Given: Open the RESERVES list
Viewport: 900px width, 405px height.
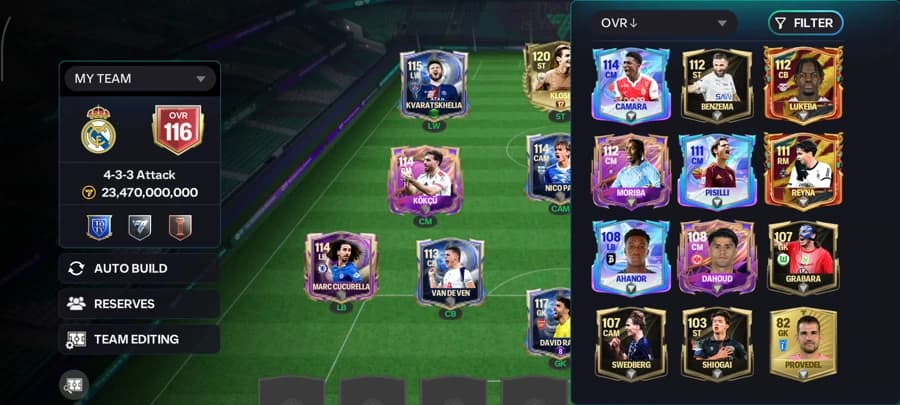Looking at the screenshot, I should click(139, 304).
